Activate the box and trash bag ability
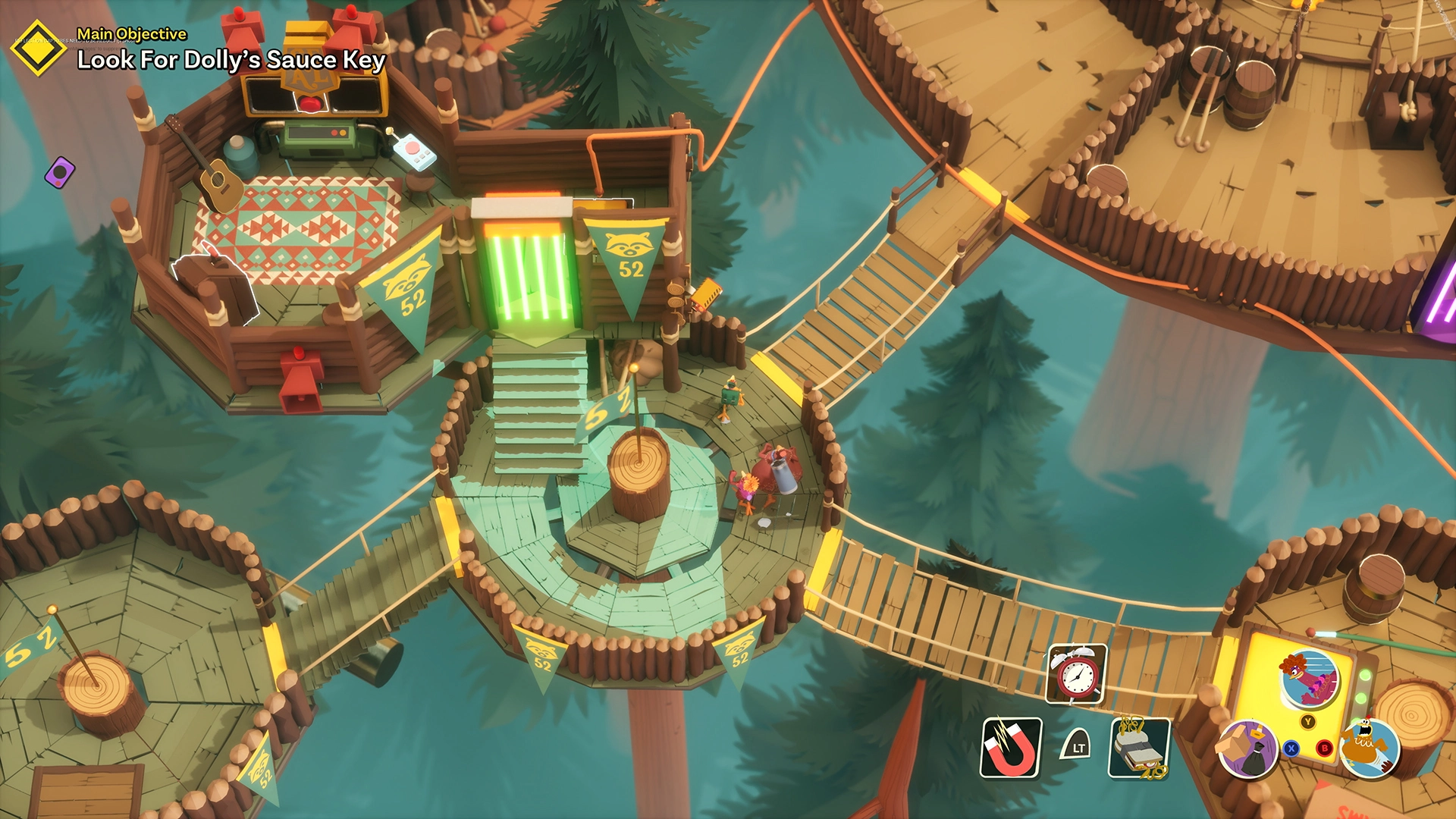This screenshot has height=819, width=1456. point(1247,748)
